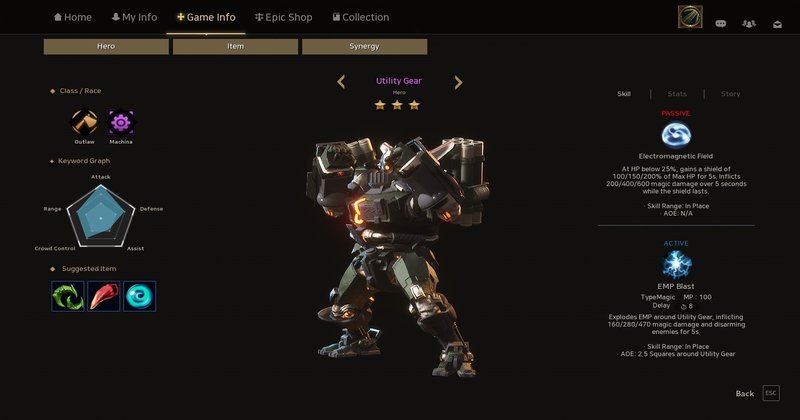Show the previous hero with left arrow
This screenshot has width=800, height=420.
click(x=341, y=82)
